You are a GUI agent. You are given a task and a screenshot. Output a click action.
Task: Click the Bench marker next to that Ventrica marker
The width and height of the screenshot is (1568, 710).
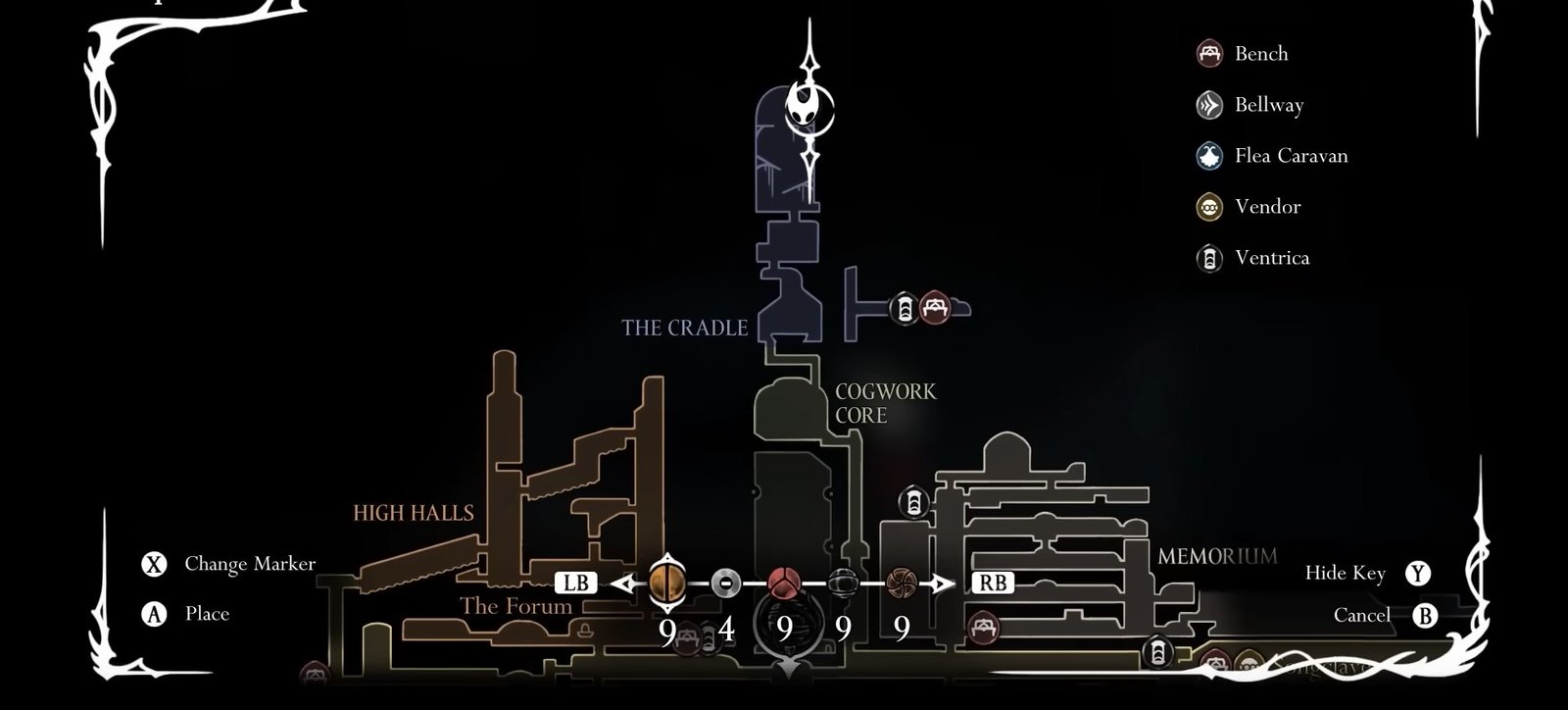(x=934, y=305)
